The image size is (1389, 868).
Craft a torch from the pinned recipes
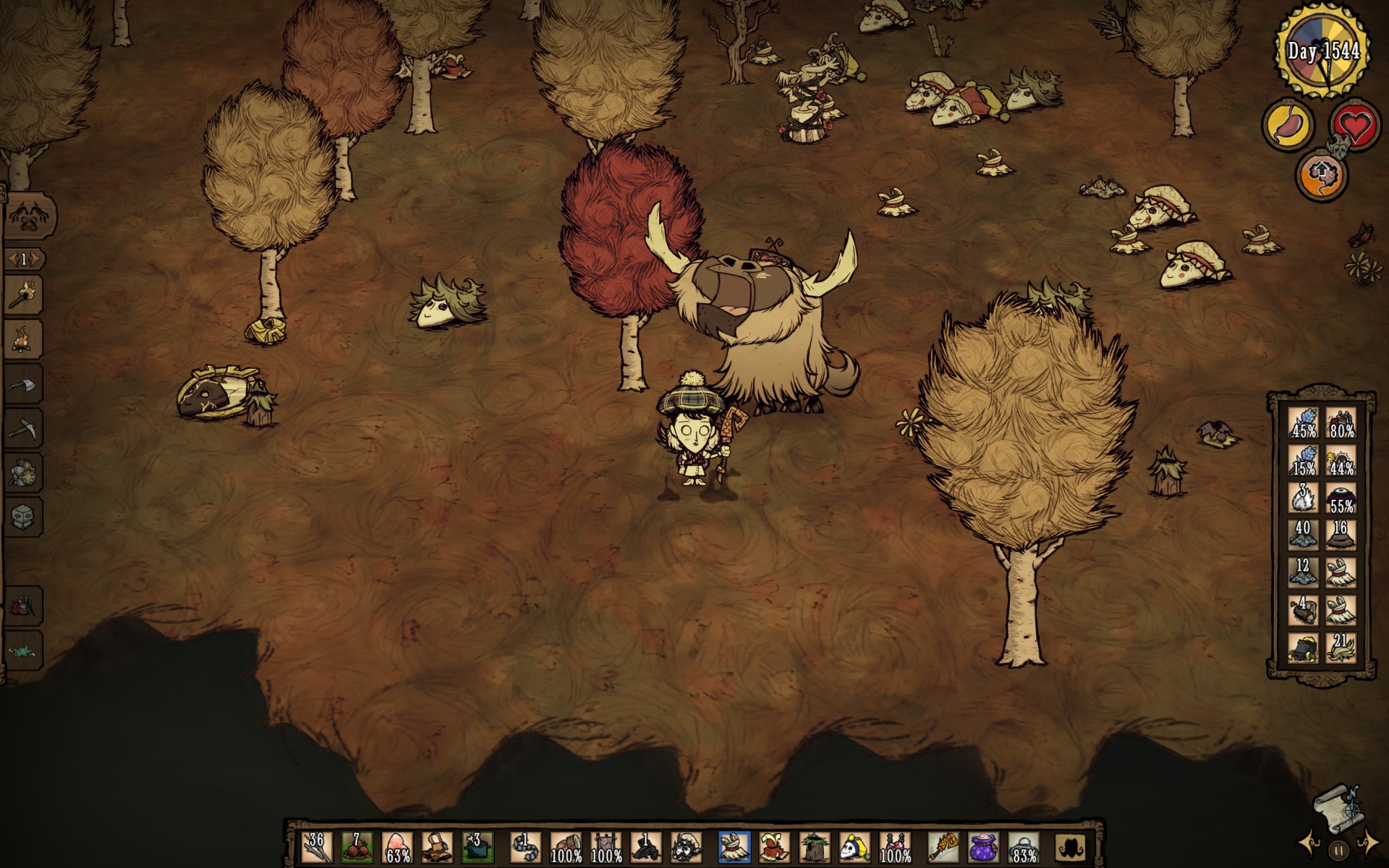(x=26, y=295)
